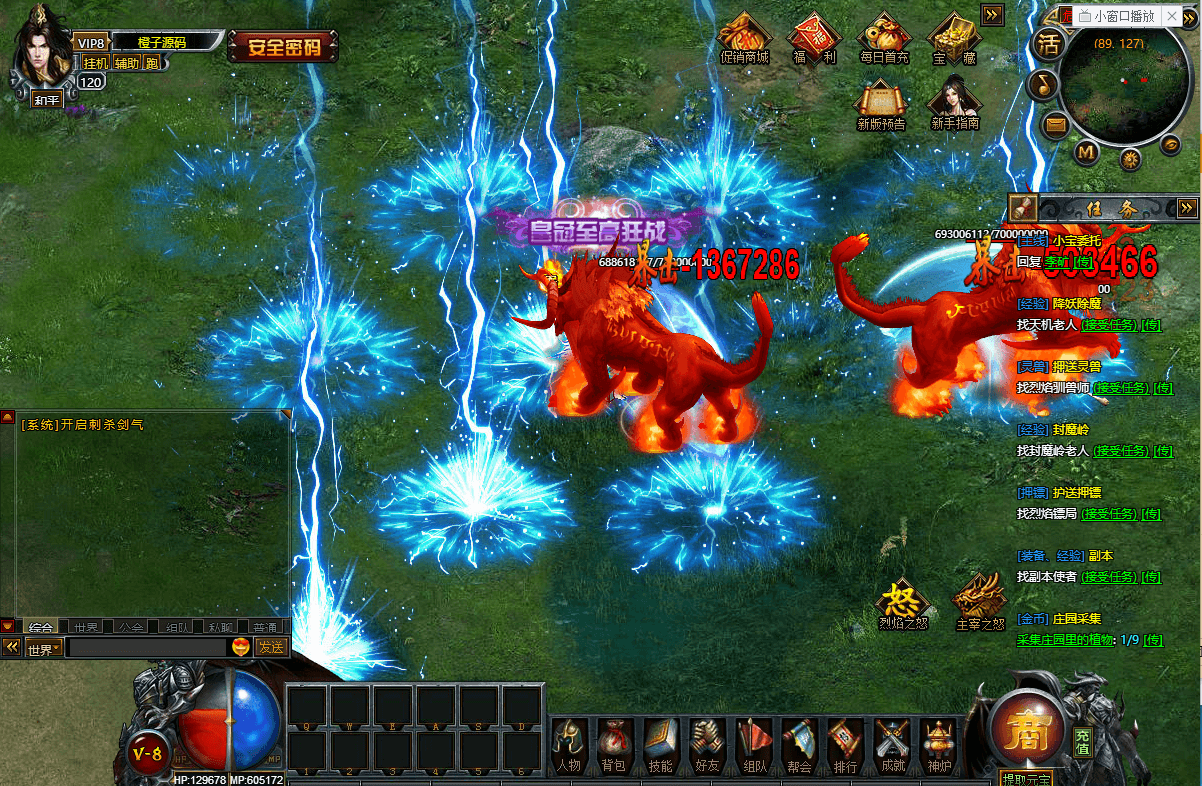
Task: Open the 成就 achievements panel
Action: tap(890, 745)
